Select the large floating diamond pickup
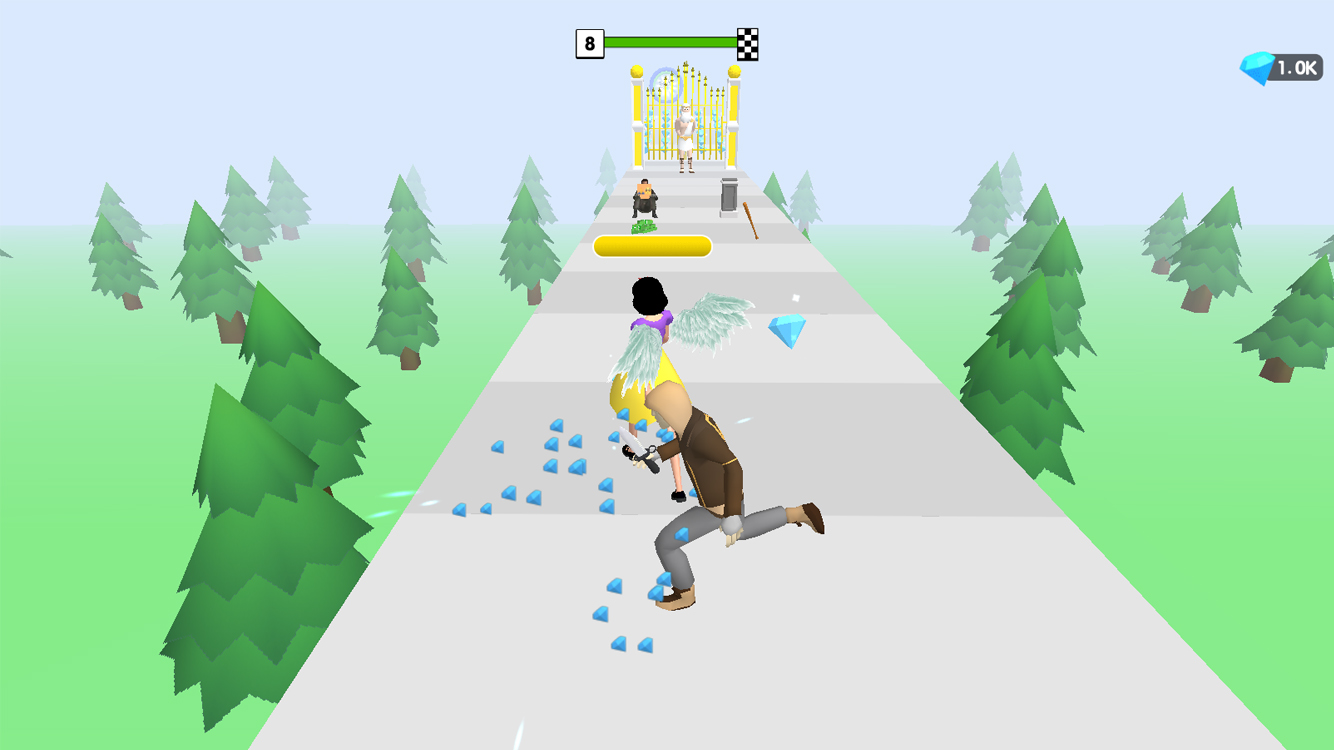This screenshot has height=750, width=1334. pos(787,327)
